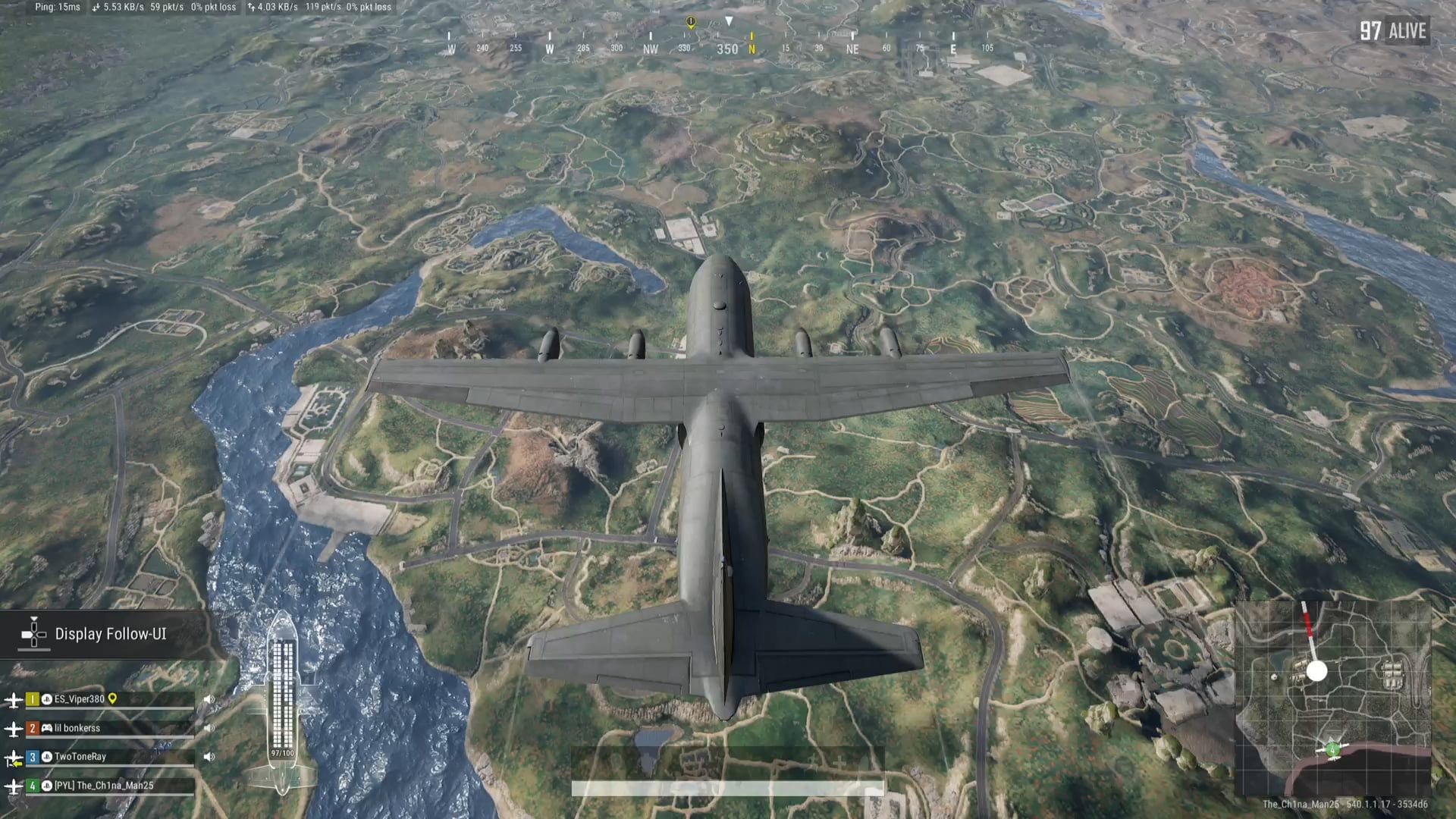The width and height of the screenshot is (1456, 819).
Task: Select The_Ch1na_Man25 row in squad list
Action: pos(103,786)
